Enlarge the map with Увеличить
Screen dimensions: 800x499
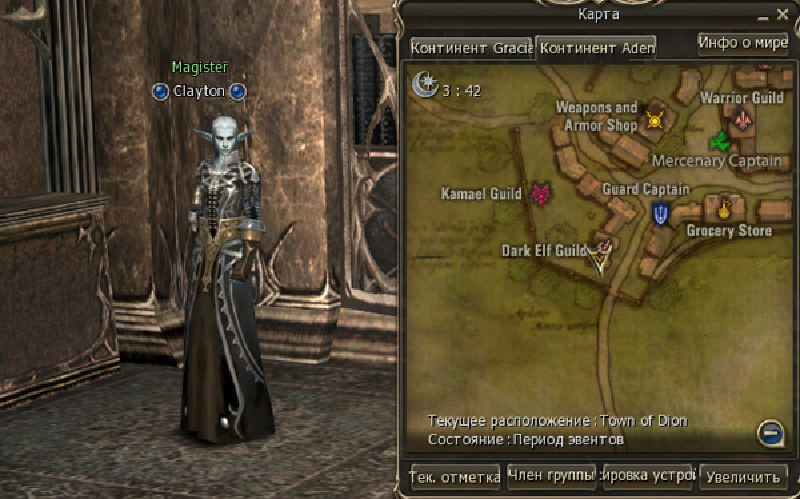pyautogui.click(x=743, y=477)
